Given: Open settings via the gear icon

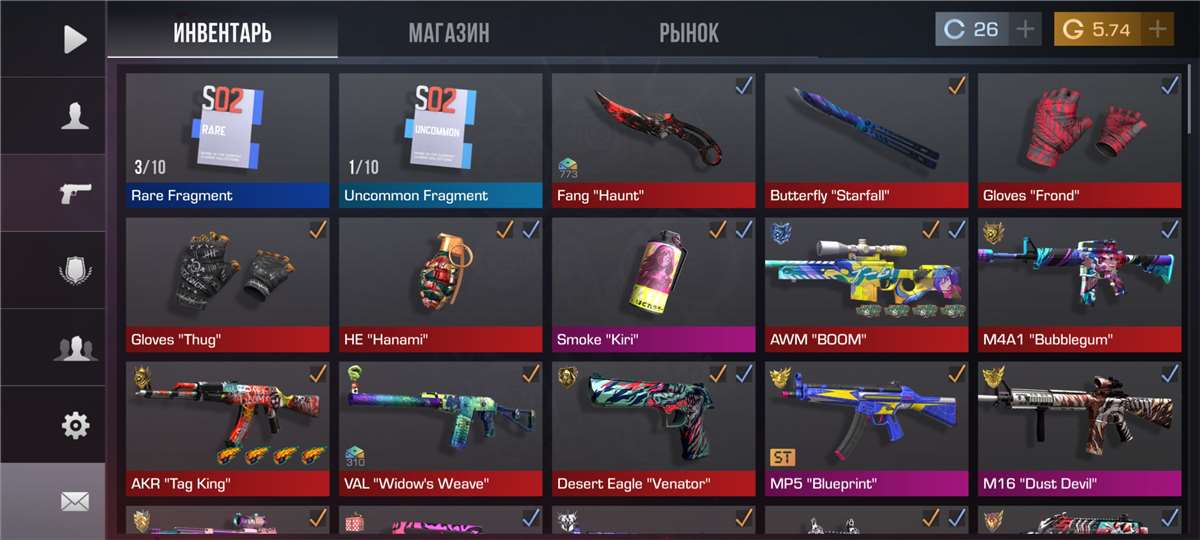Looking at the screenshot, I should coord(75,425).
